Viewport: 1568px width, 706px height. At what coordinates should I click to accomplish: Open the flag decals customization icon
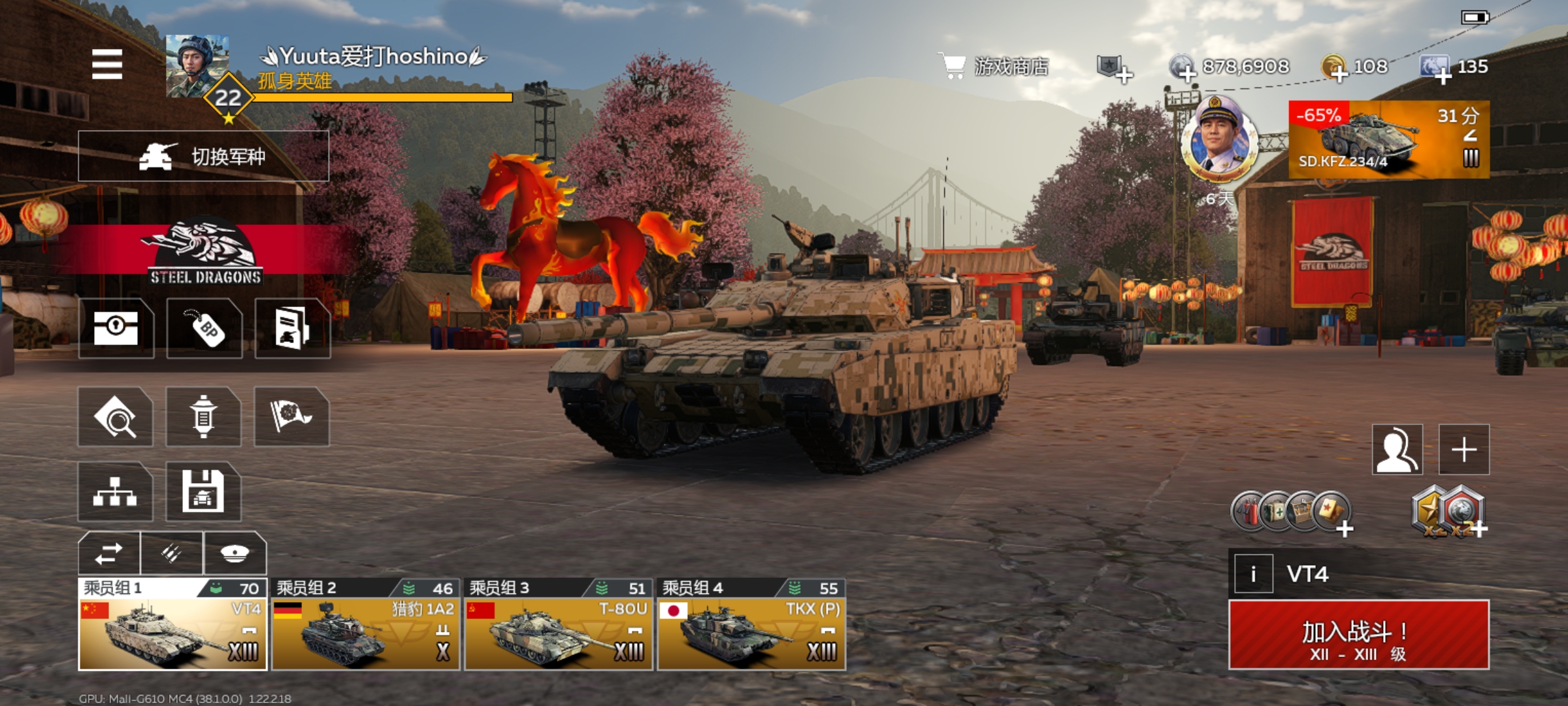(291, 416)
